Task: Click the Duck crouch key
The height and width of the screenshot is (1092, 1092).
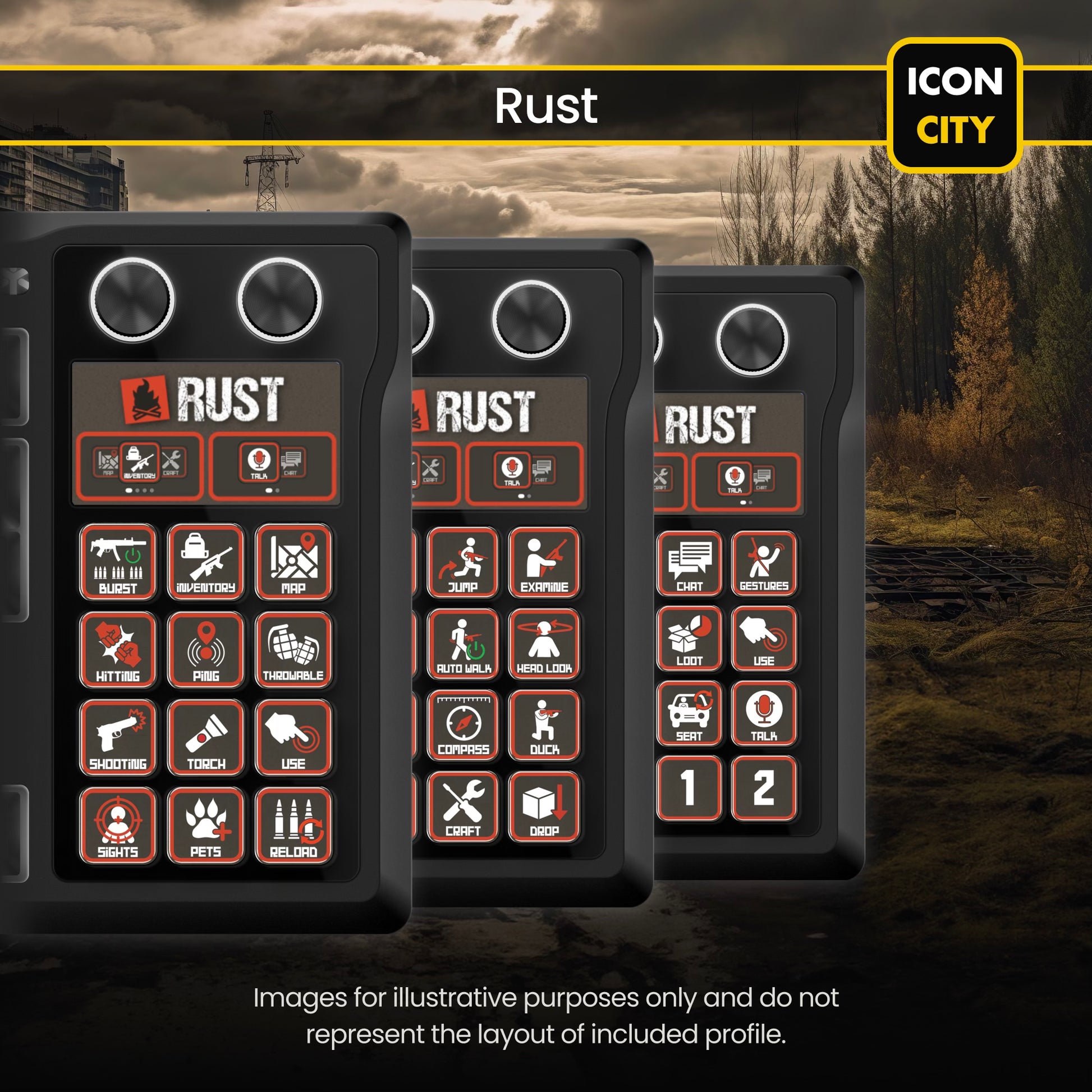Action: coord(544,724)
